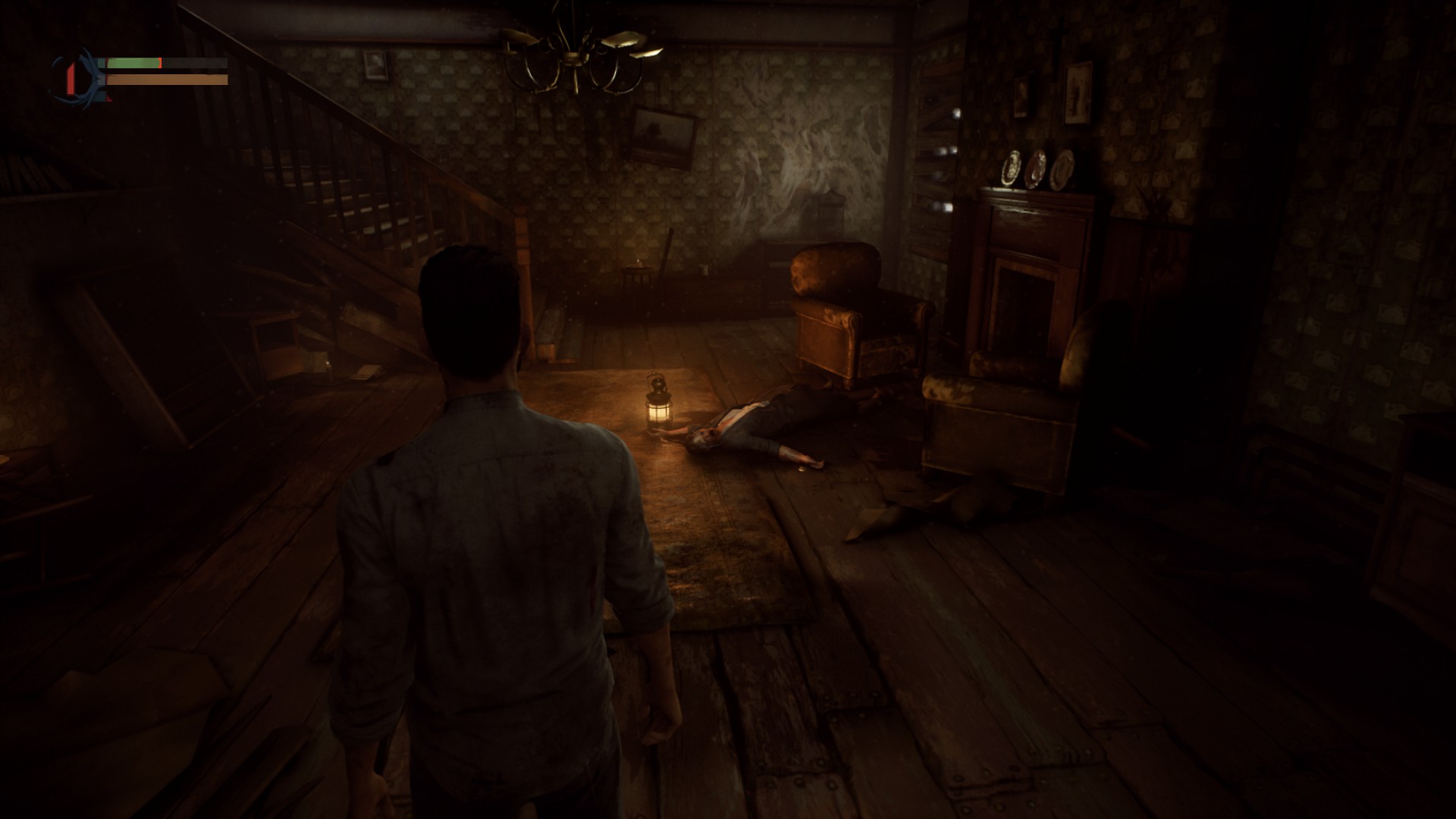Click the green health bar segment
1456x819 pixels.
coord(133,62)
